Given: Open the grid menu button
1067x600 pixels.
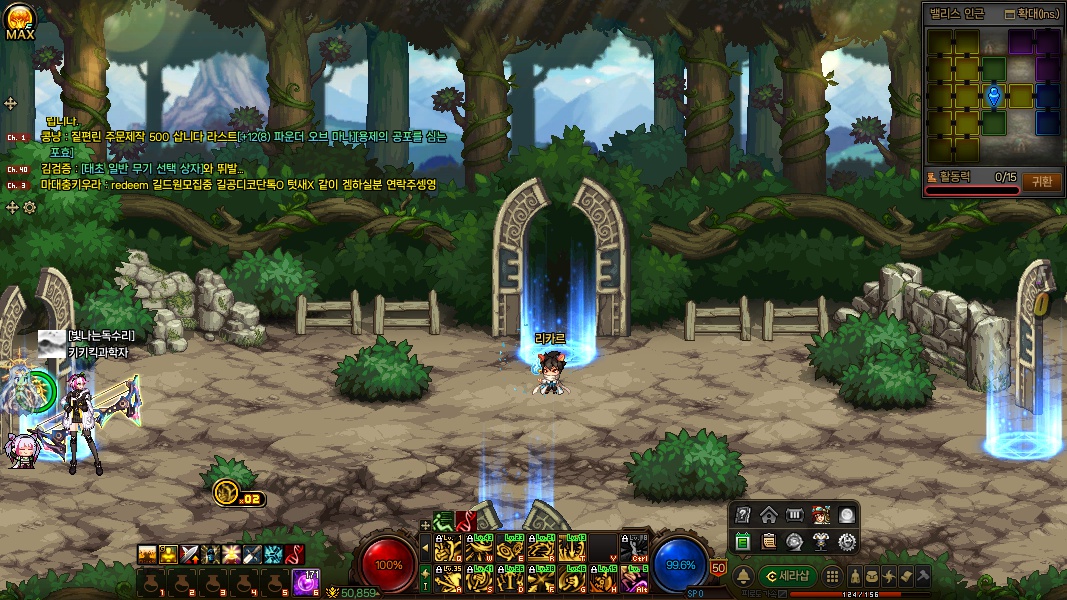Looking at the screenshot, I should point(831,576).
